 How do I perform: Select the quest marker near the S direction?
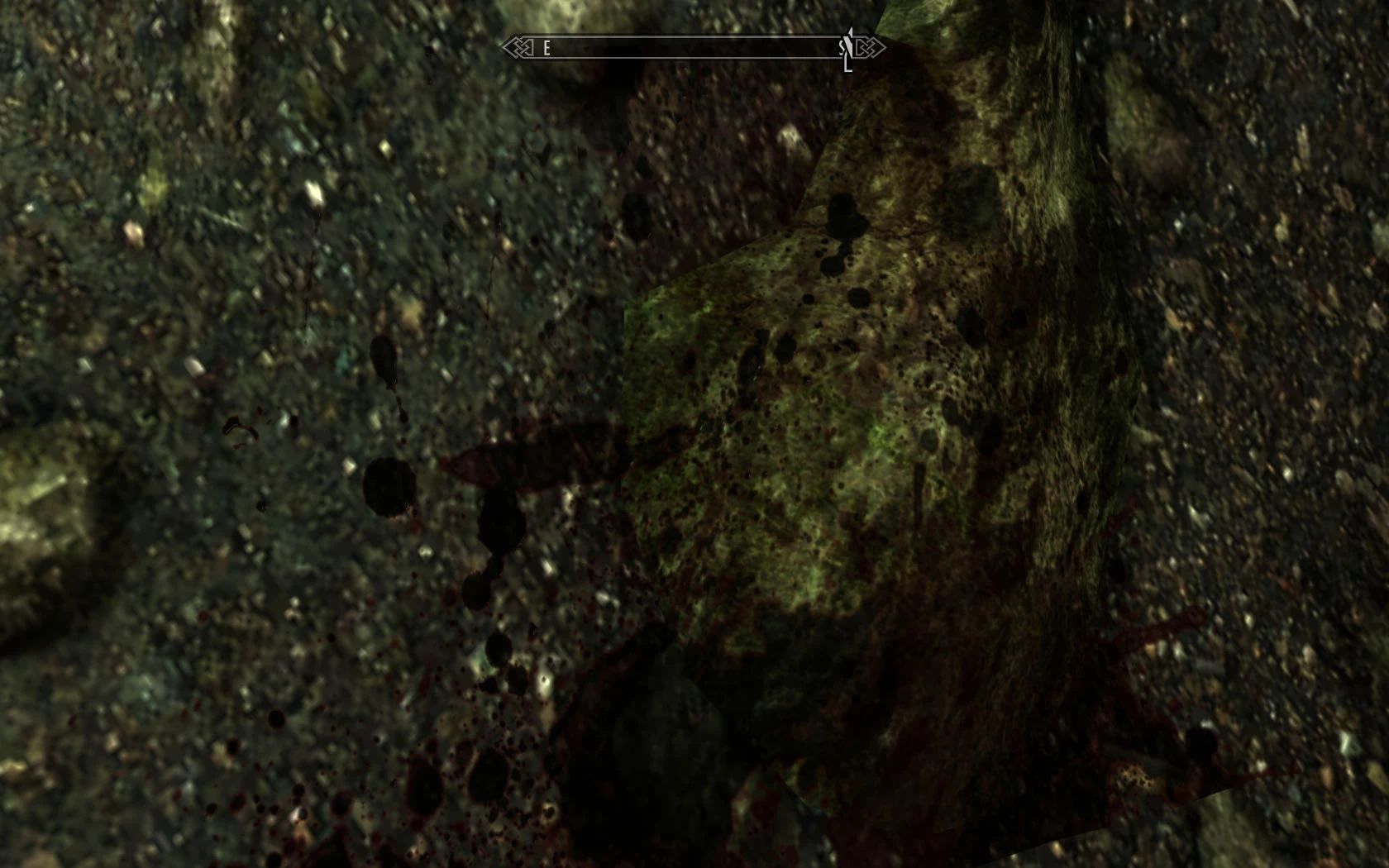click(x=846, y=47)
